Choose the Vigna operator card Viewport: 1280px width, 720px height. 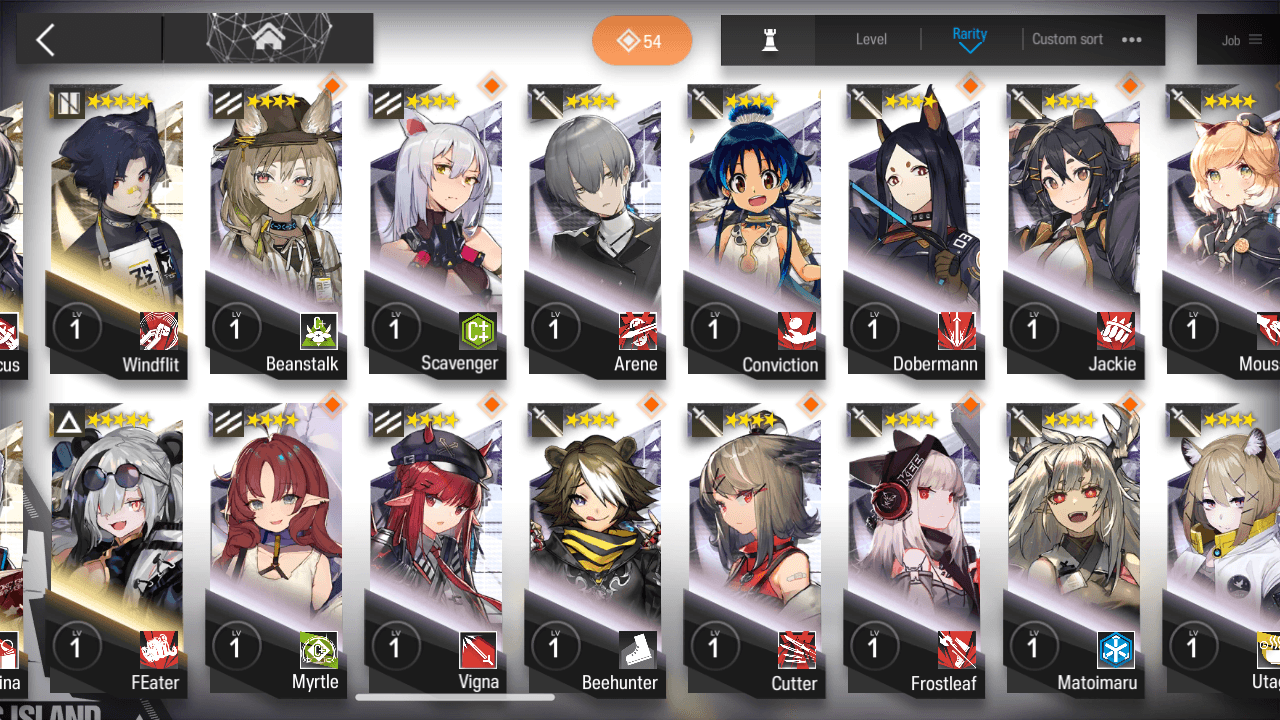click(437, 548)
